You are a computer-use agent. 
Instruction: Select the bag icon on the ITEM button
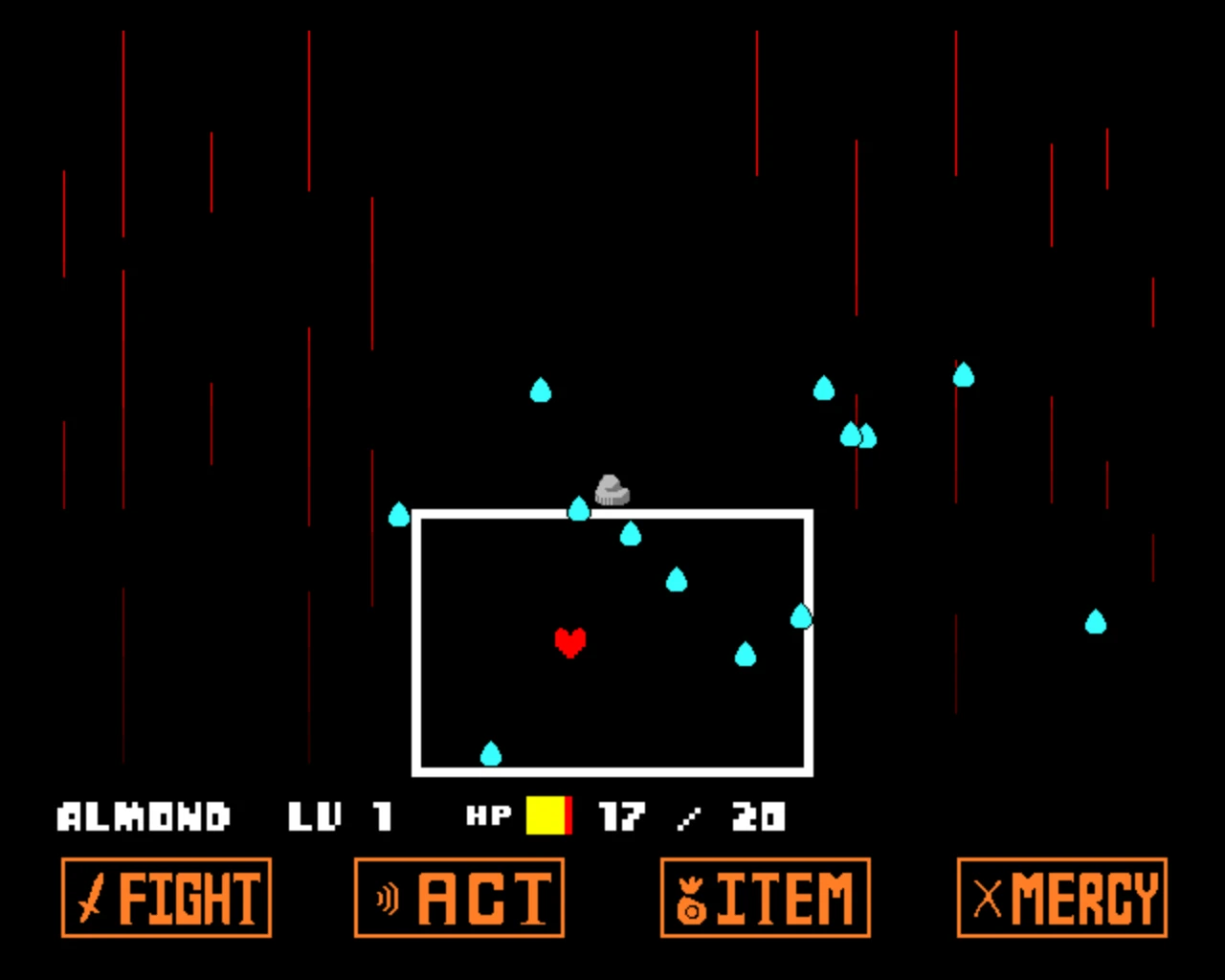tap(693, 899)
